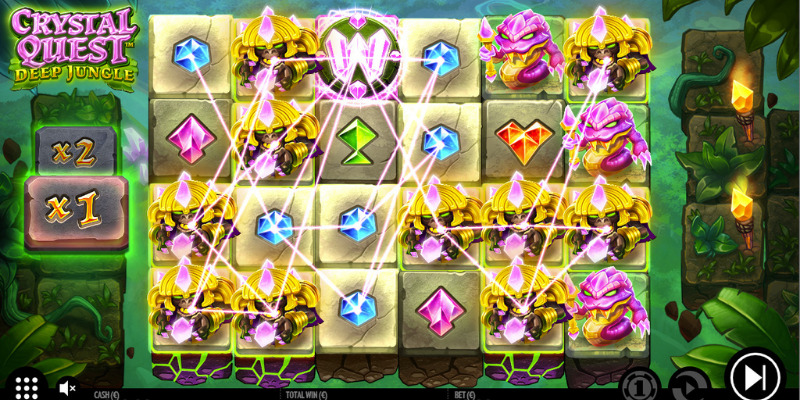Open the coin bet selector

[x=639, y=385]
